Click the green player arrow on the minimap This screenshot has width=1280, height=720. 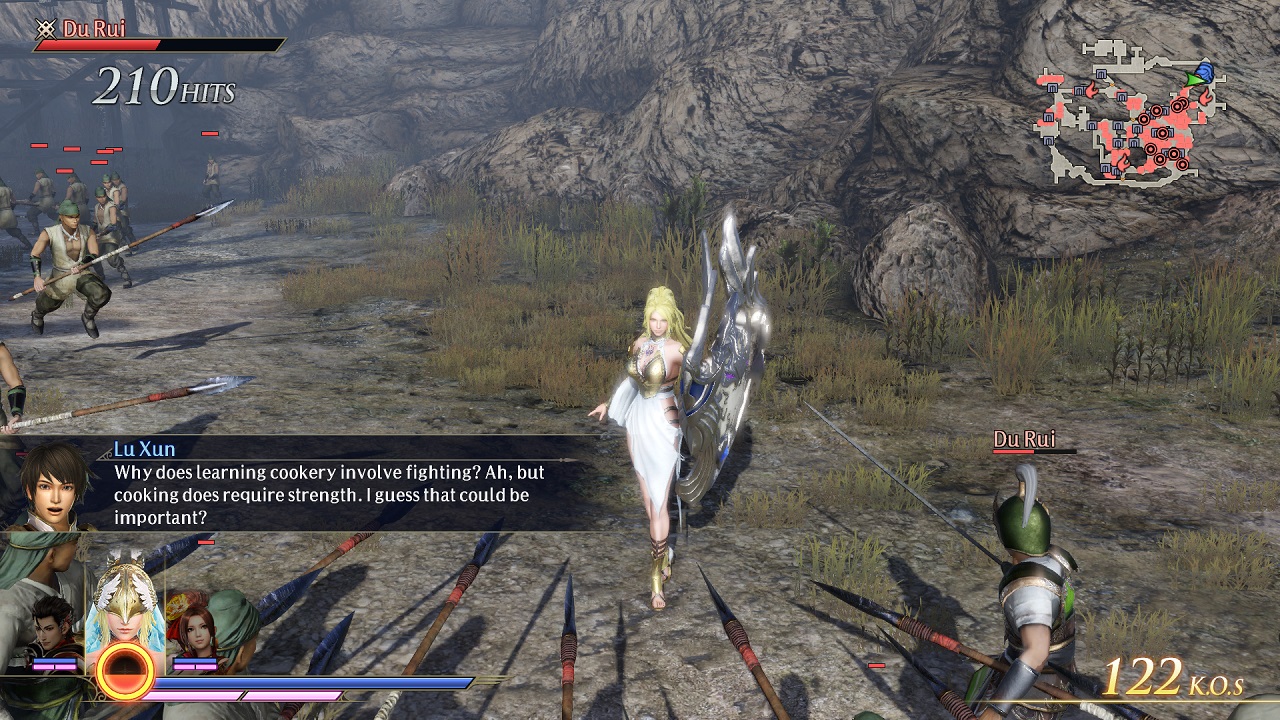tap(1195, 79)
